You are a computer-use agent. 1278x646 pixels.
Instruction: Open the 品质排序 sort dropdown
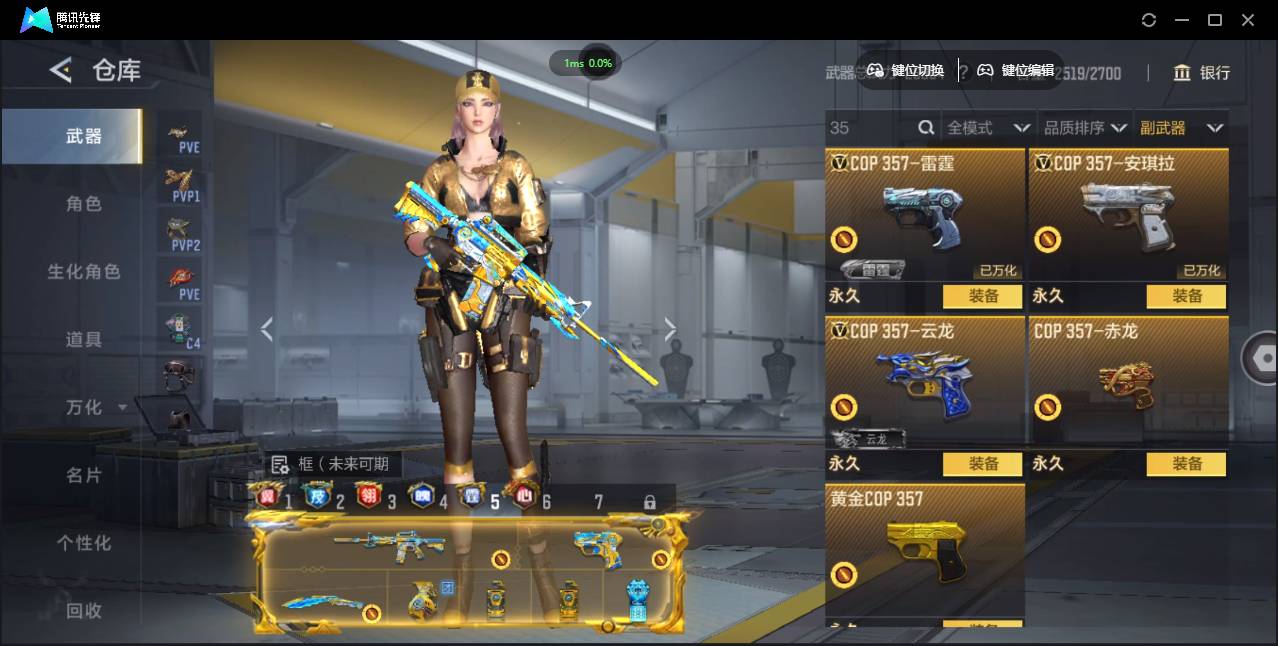(x=1084, y=128)
